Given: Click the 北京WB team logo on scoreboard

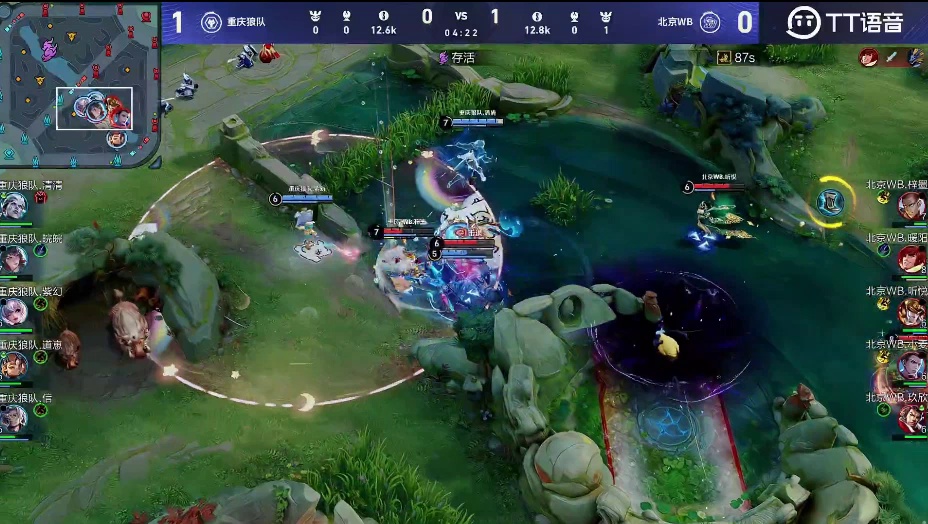Looking at the screenshot, I should (x=710, y=22).
